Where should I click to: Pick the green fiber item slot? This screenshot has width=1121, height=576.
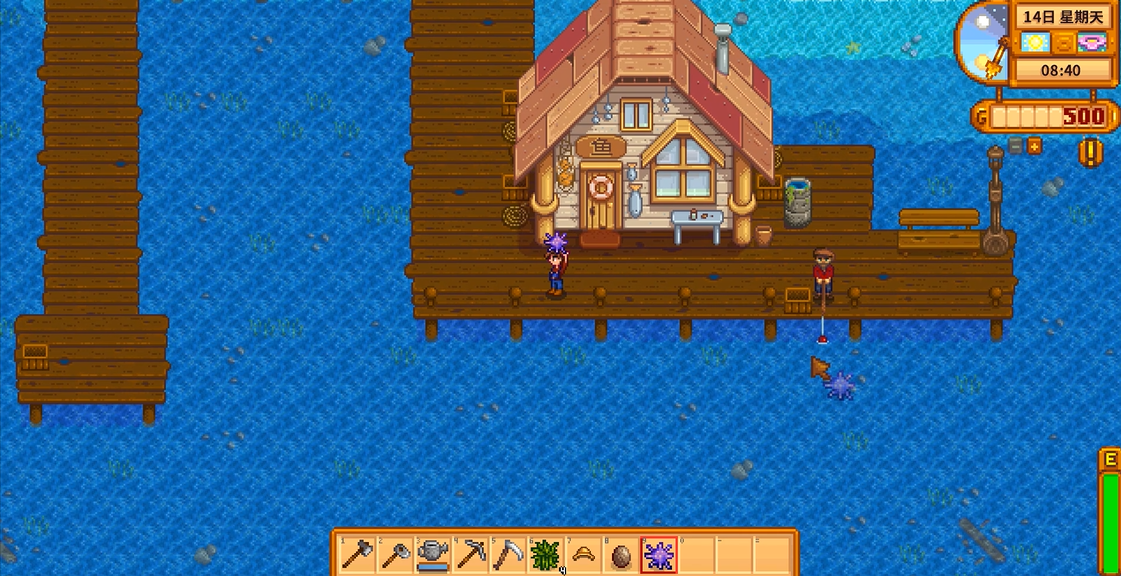tap(546, 554)
